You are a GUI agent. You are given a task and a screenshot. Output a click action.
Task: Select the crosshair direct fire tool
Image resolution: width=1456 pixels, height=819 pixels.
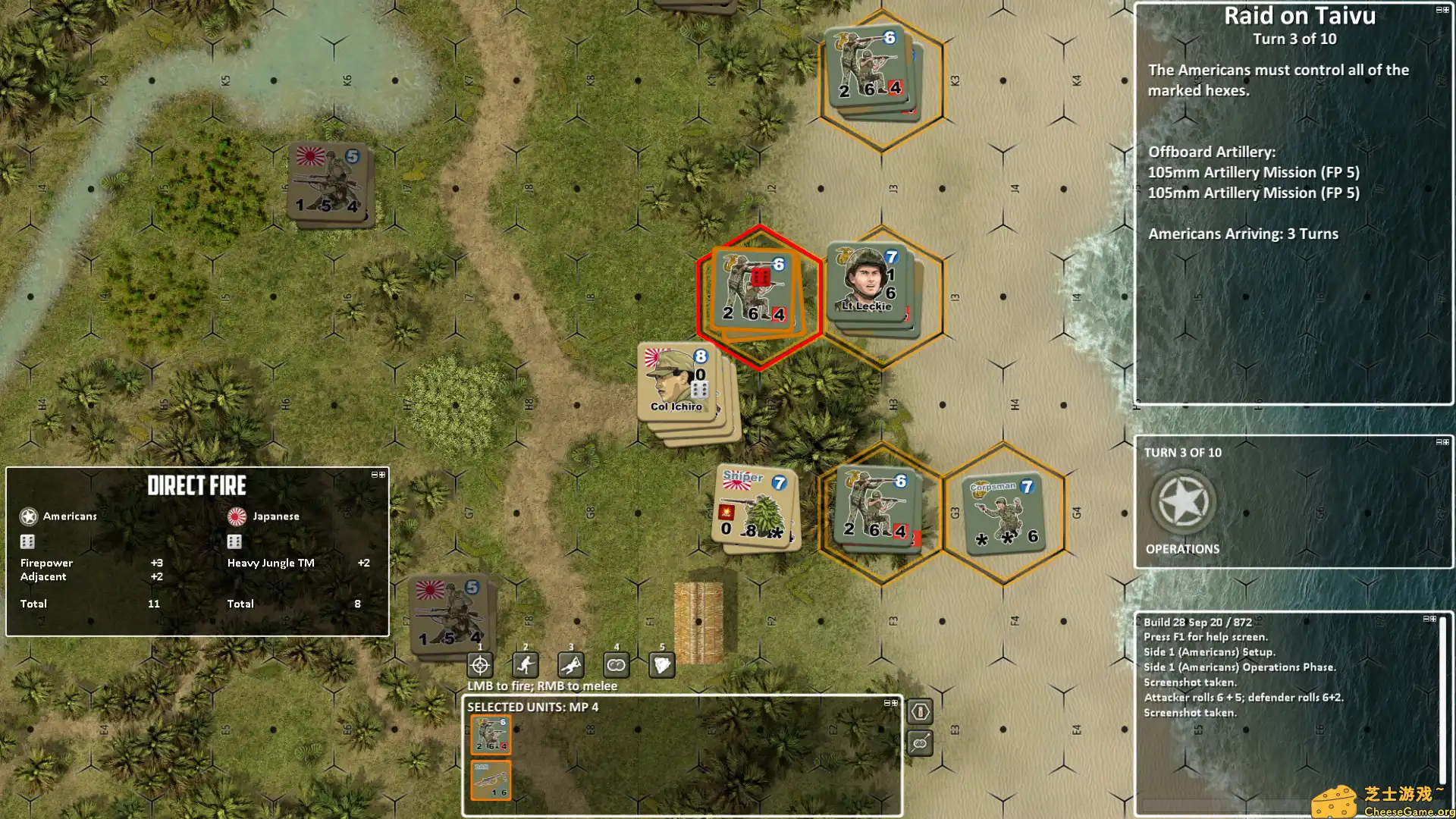tap(479, 665)
